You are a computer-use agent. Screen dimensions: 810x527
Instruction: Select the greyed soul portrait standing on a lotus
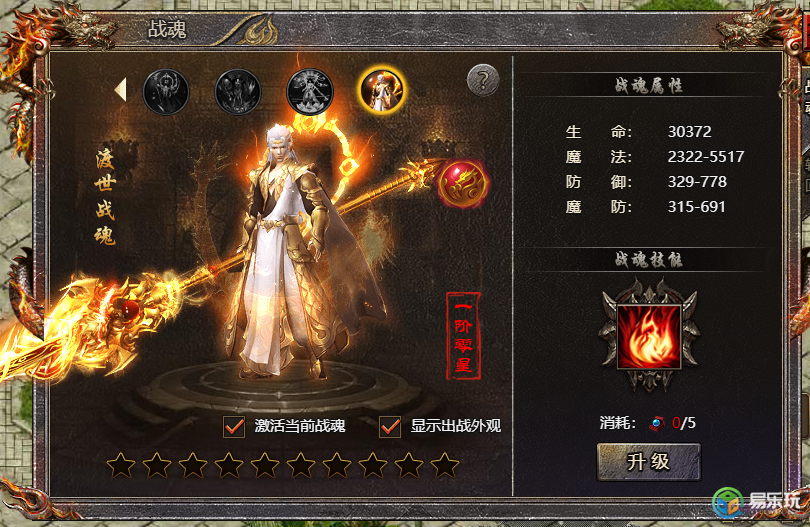310,90
